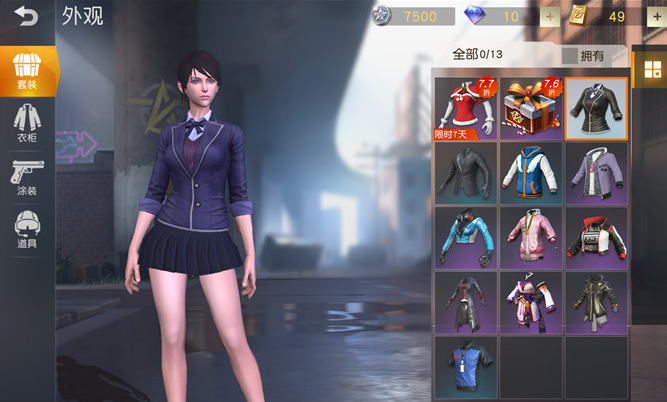This screenshot has width=667, height=402.
Task: Select the red, black and white jacket outfit
Action: click(596, 237)
